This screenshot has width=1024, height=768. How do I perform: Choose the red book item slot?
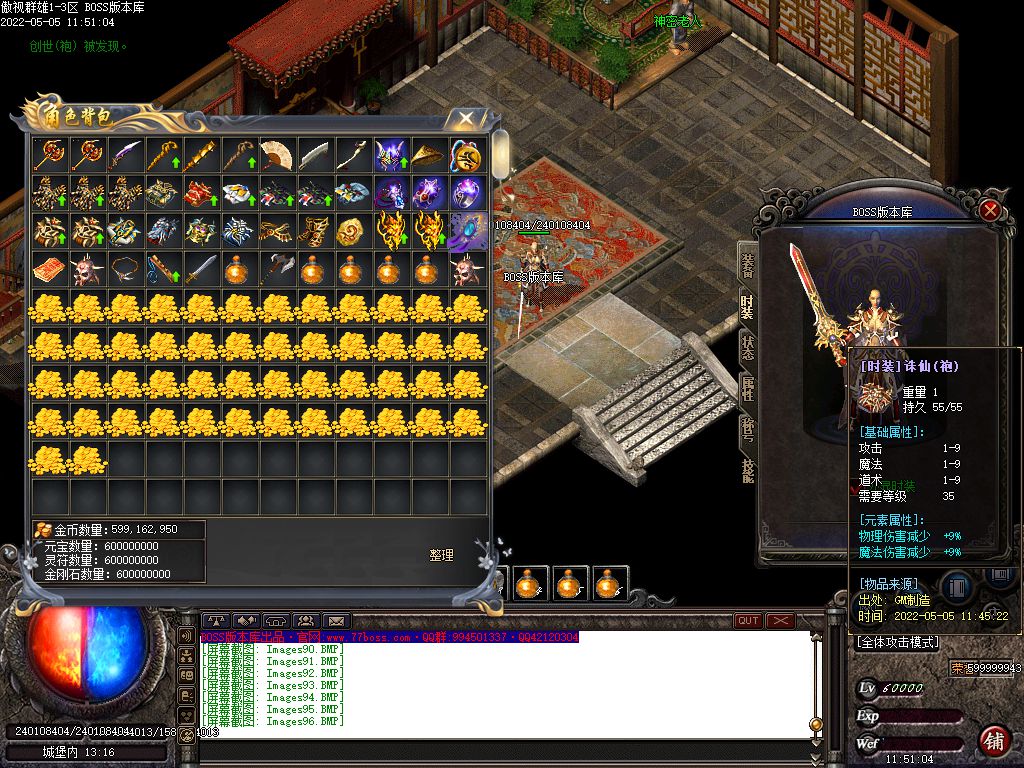pyautogui.click(x=49, y=269)
